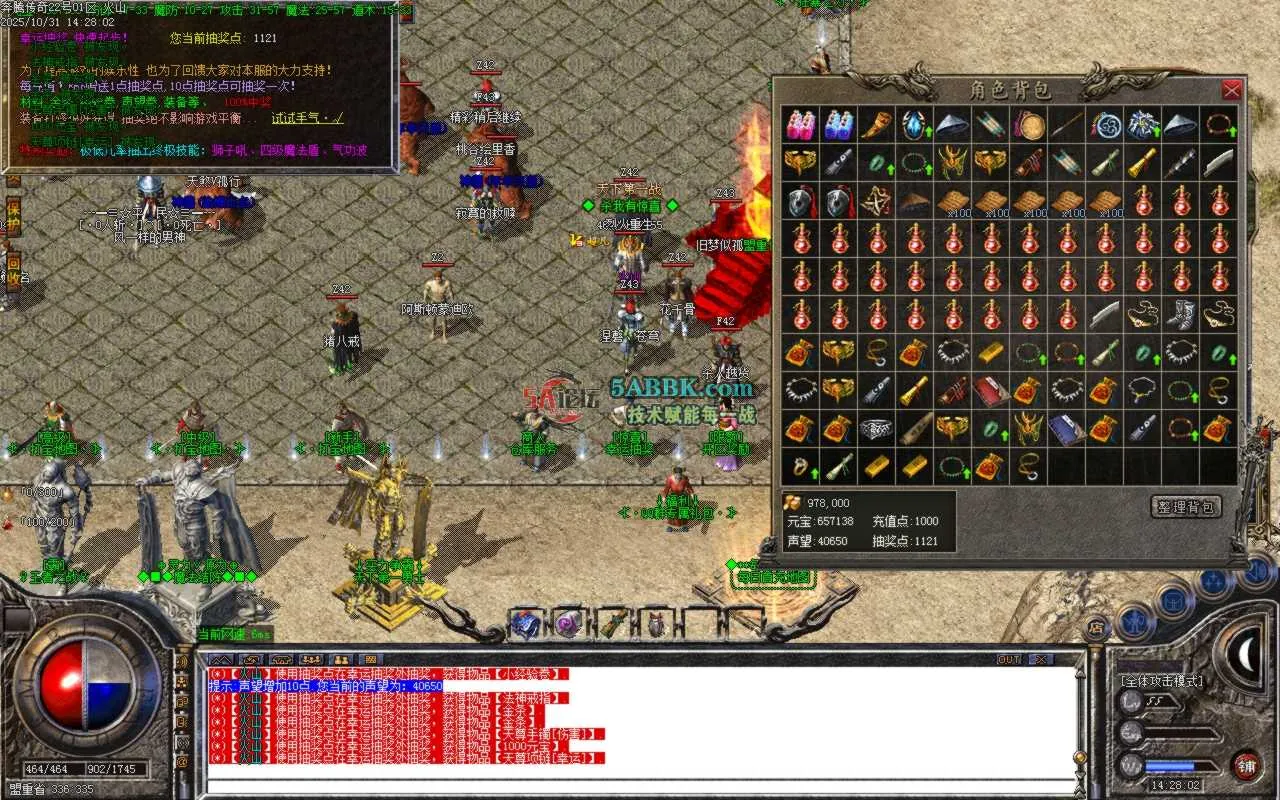
Task: Click OUT to pop out the chat window
Action: pos(1008,658)
